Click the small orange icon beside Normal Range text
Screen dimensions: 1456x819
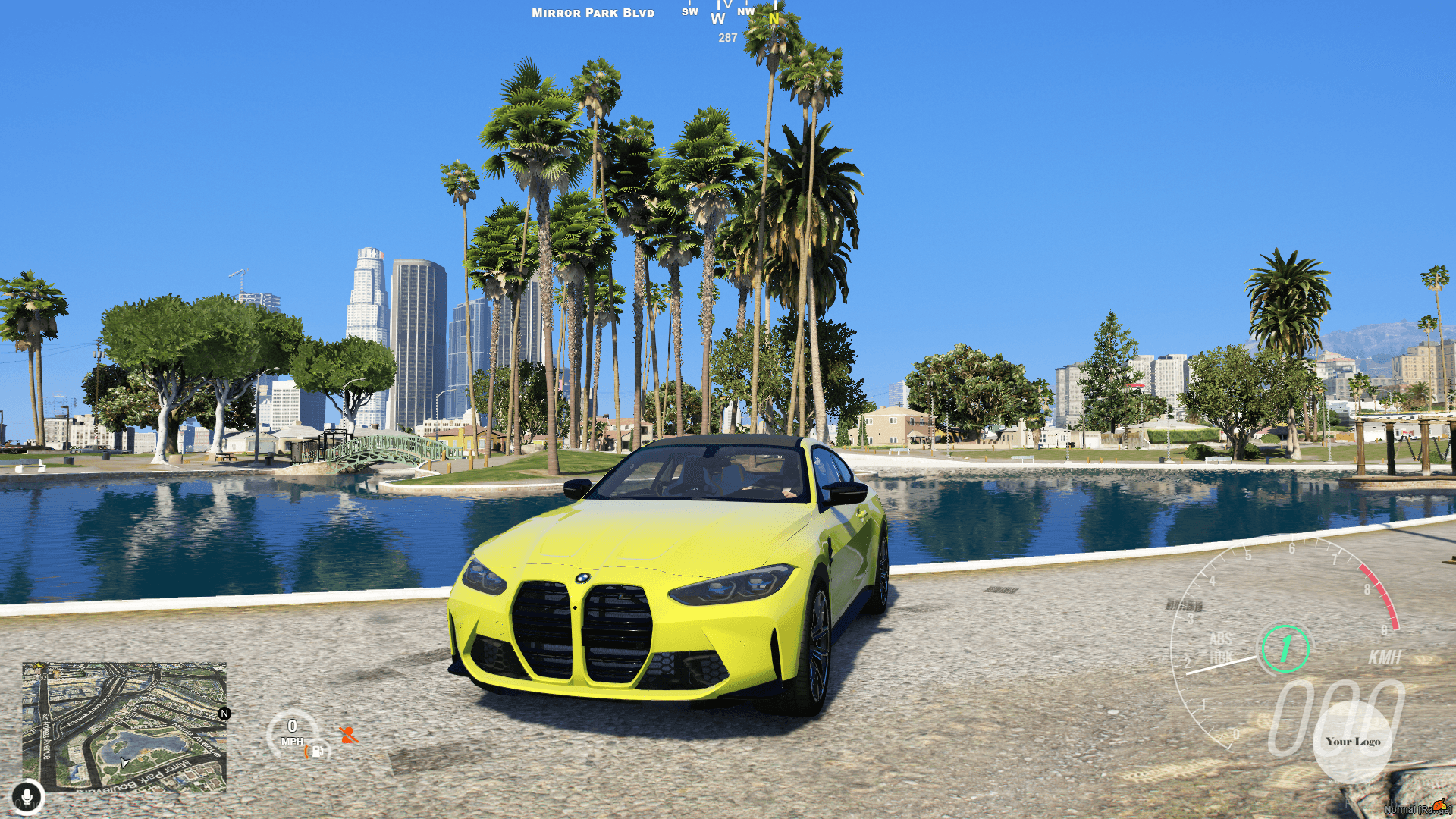click(1439, 805)
